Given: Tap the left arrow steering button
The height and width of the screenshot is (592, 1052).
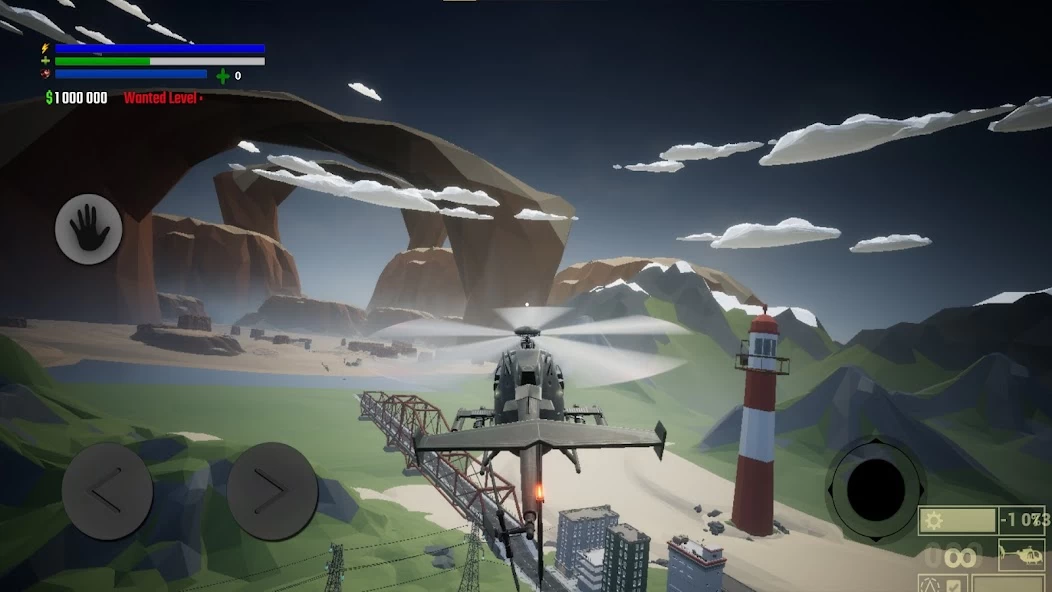Looking at the screenshot, I should point(107,491).
